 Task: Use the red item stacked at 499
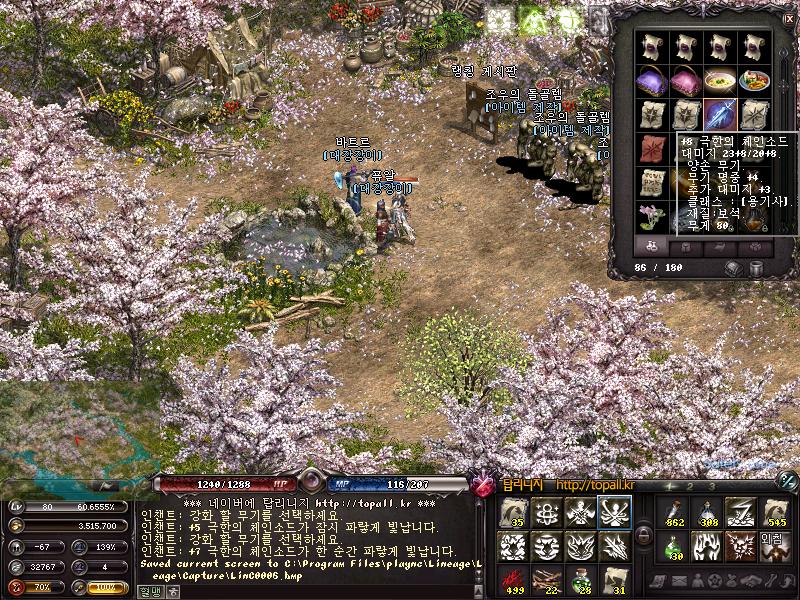(x=514, y=580)
